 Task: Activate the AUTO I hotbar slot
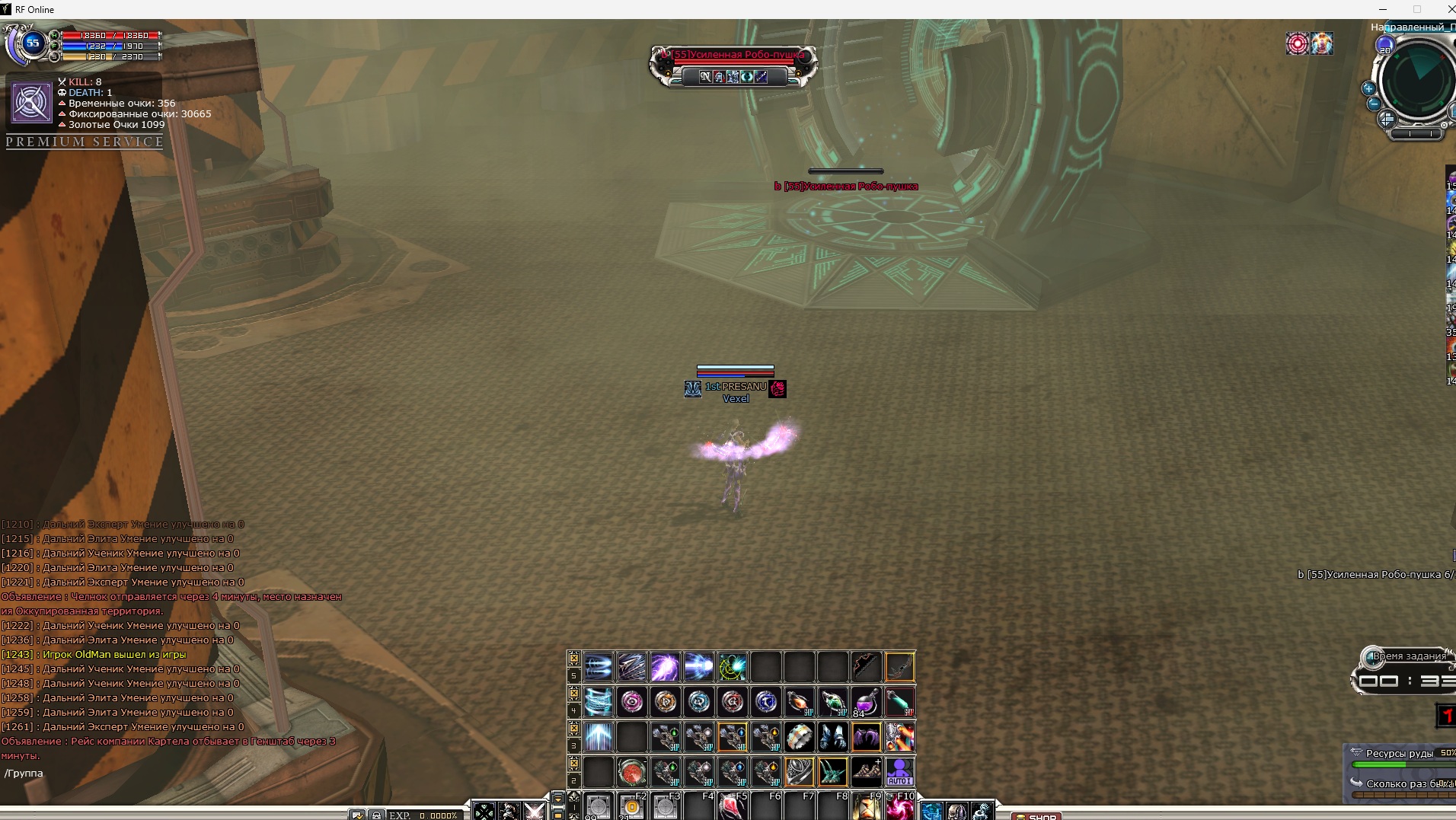(899, 772)
